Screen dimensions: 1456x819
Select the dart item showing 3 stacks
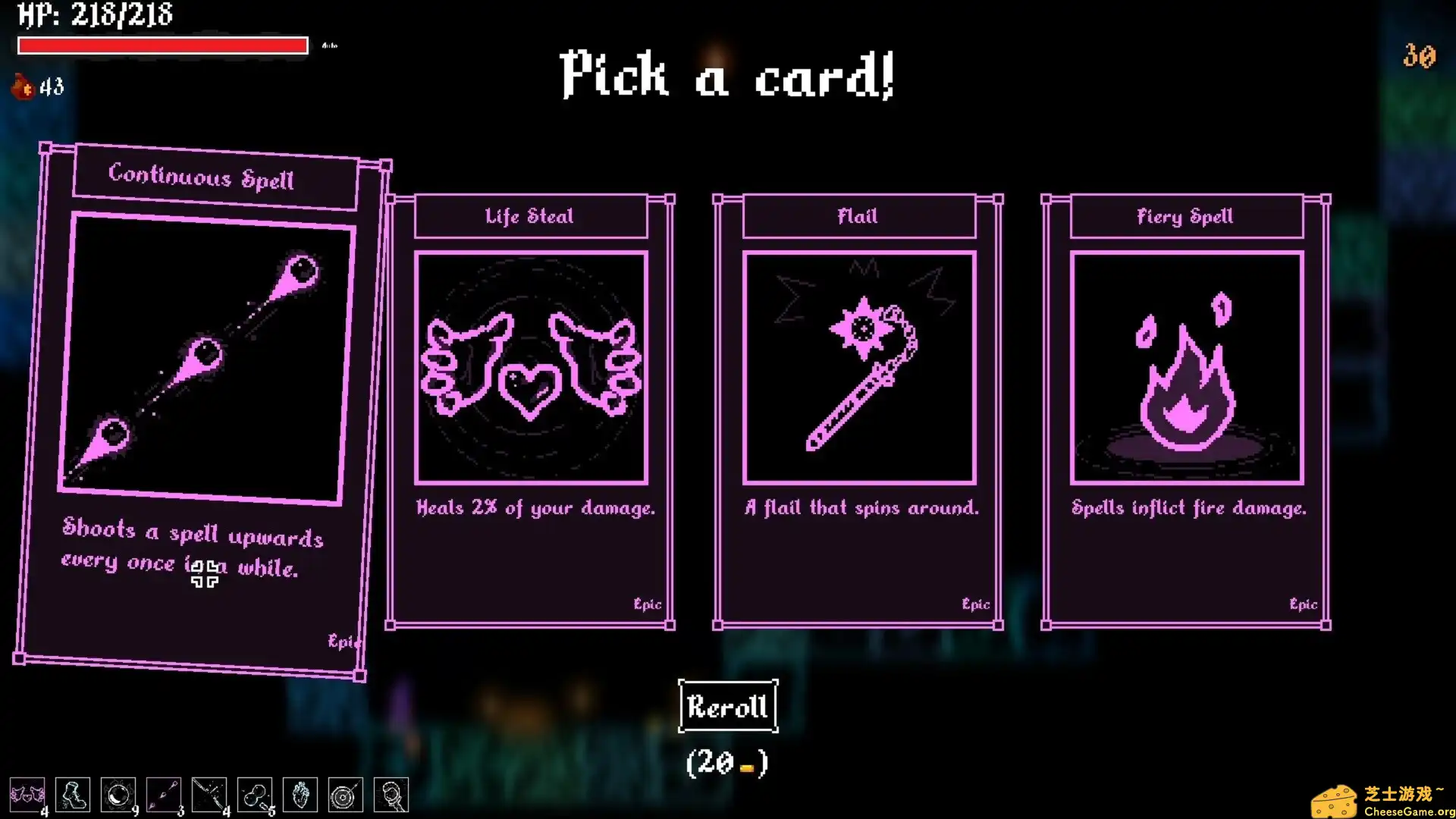[x=165, y=795]
